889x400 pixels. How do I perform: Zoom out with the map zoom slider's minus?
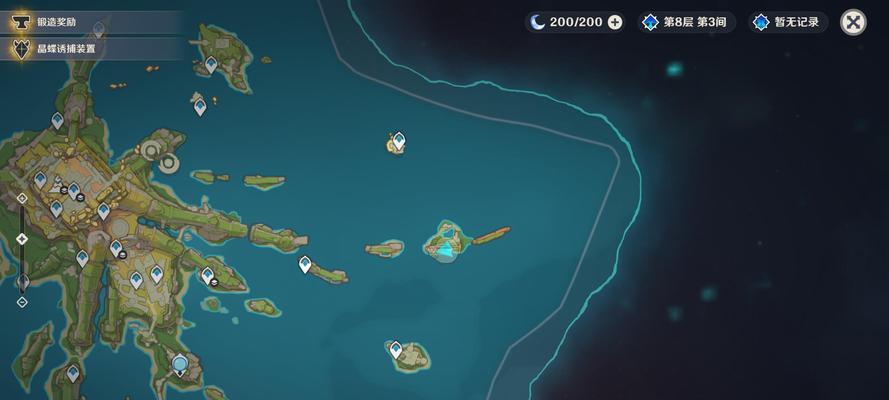click(x=22, y=301)
